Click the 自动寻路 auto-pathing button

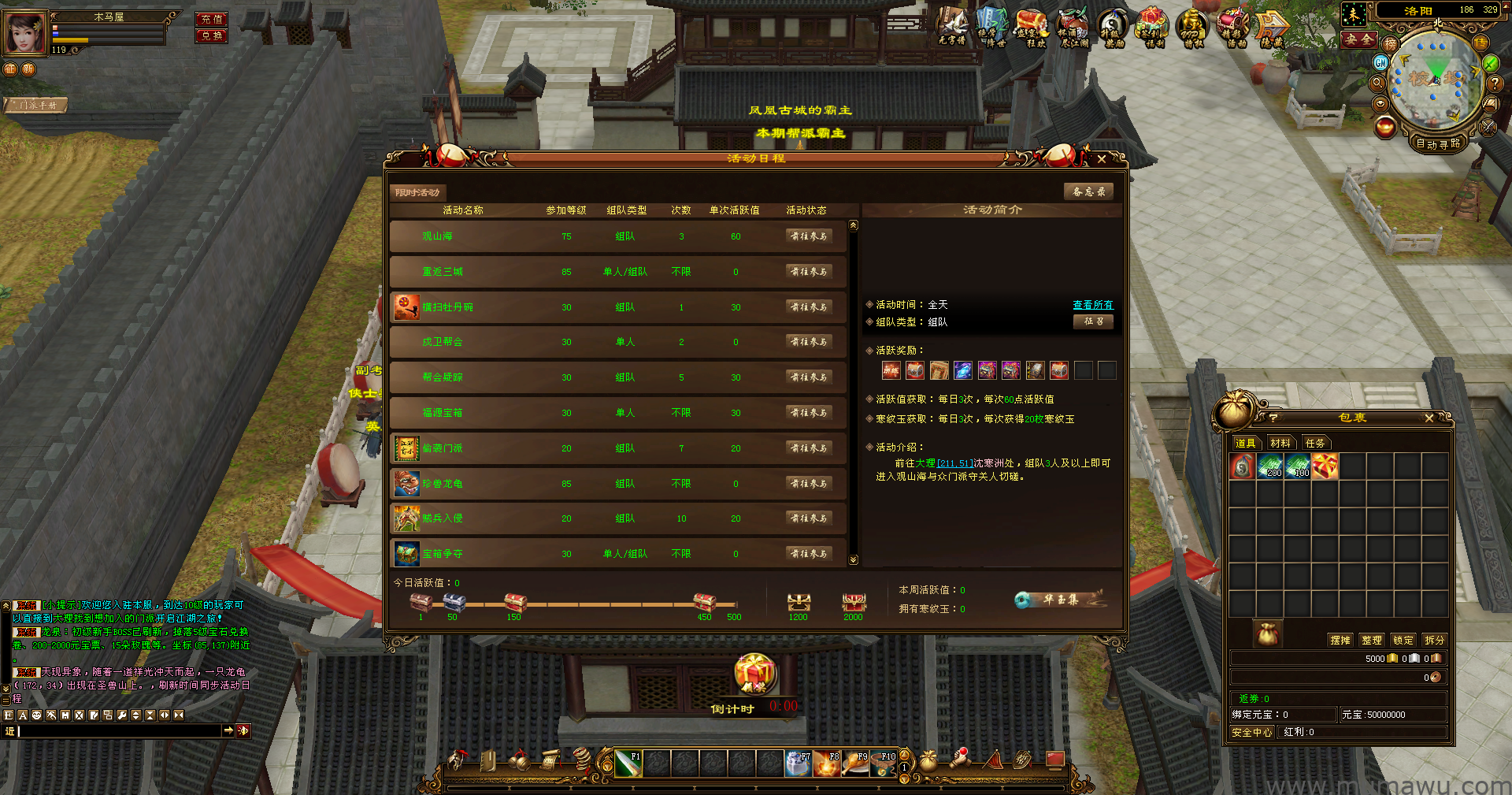[x=1438, y=143]
